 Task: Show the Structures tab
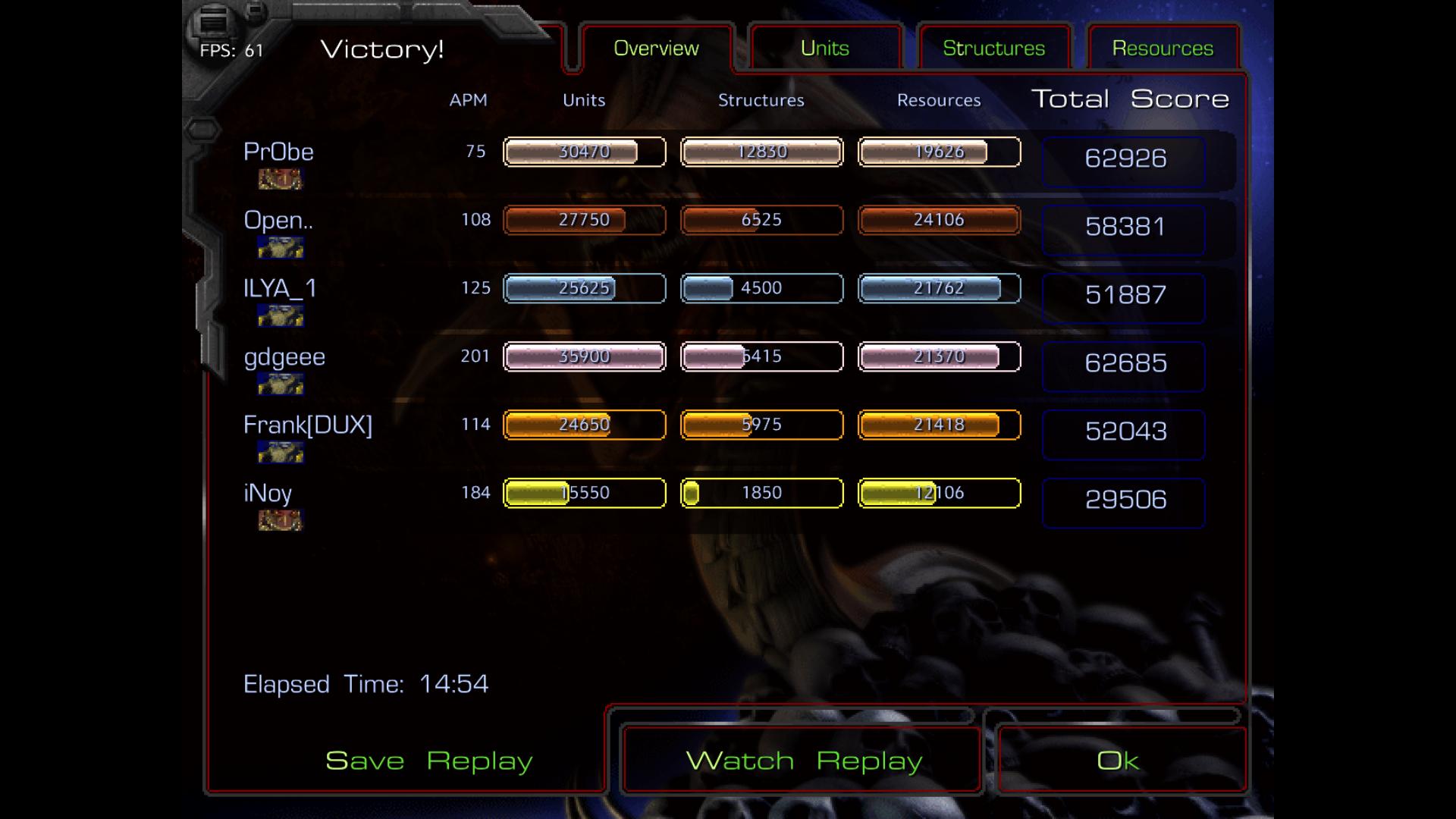coord(993,49)
